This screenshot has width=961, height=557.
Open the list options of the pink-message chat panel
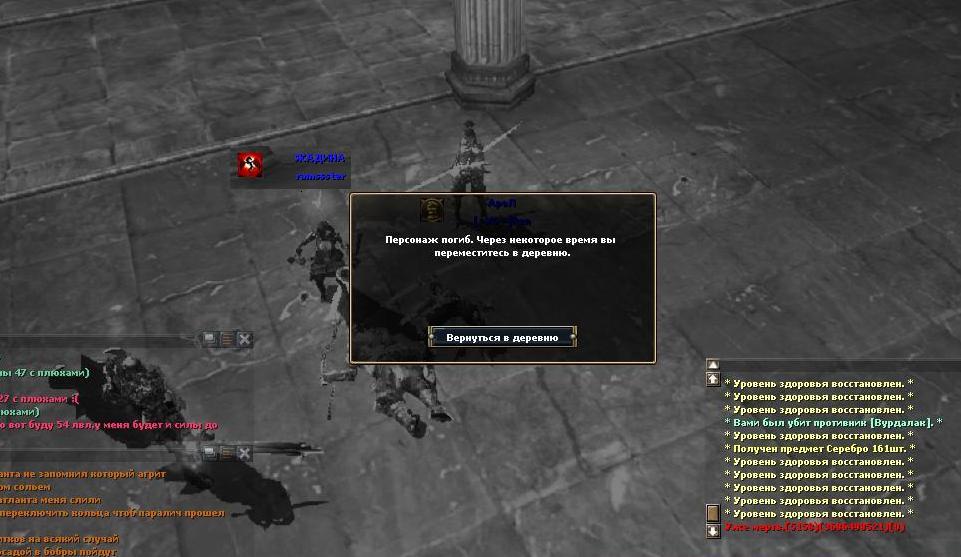pos(227,340)
